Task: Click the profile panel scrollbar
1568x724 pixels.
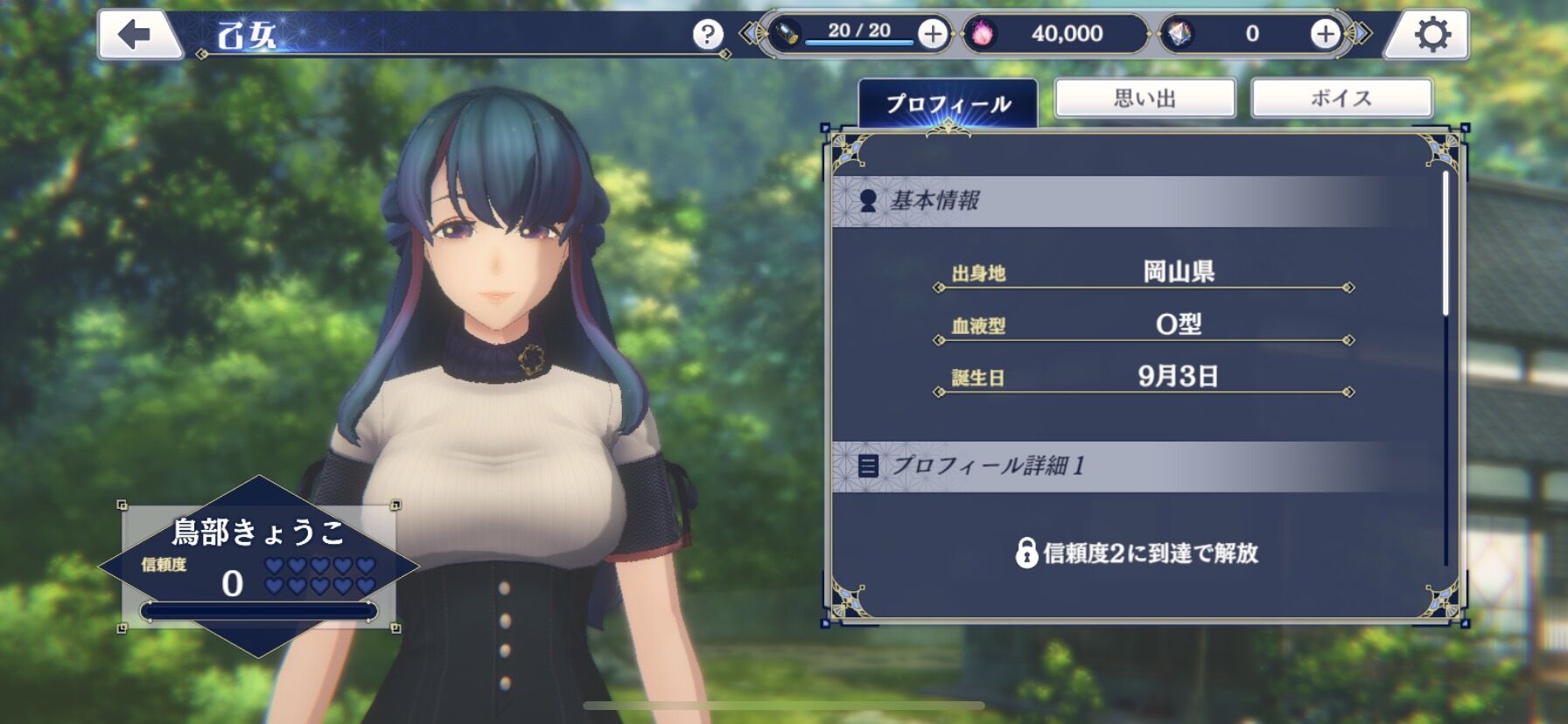Action: point(1445,245)
